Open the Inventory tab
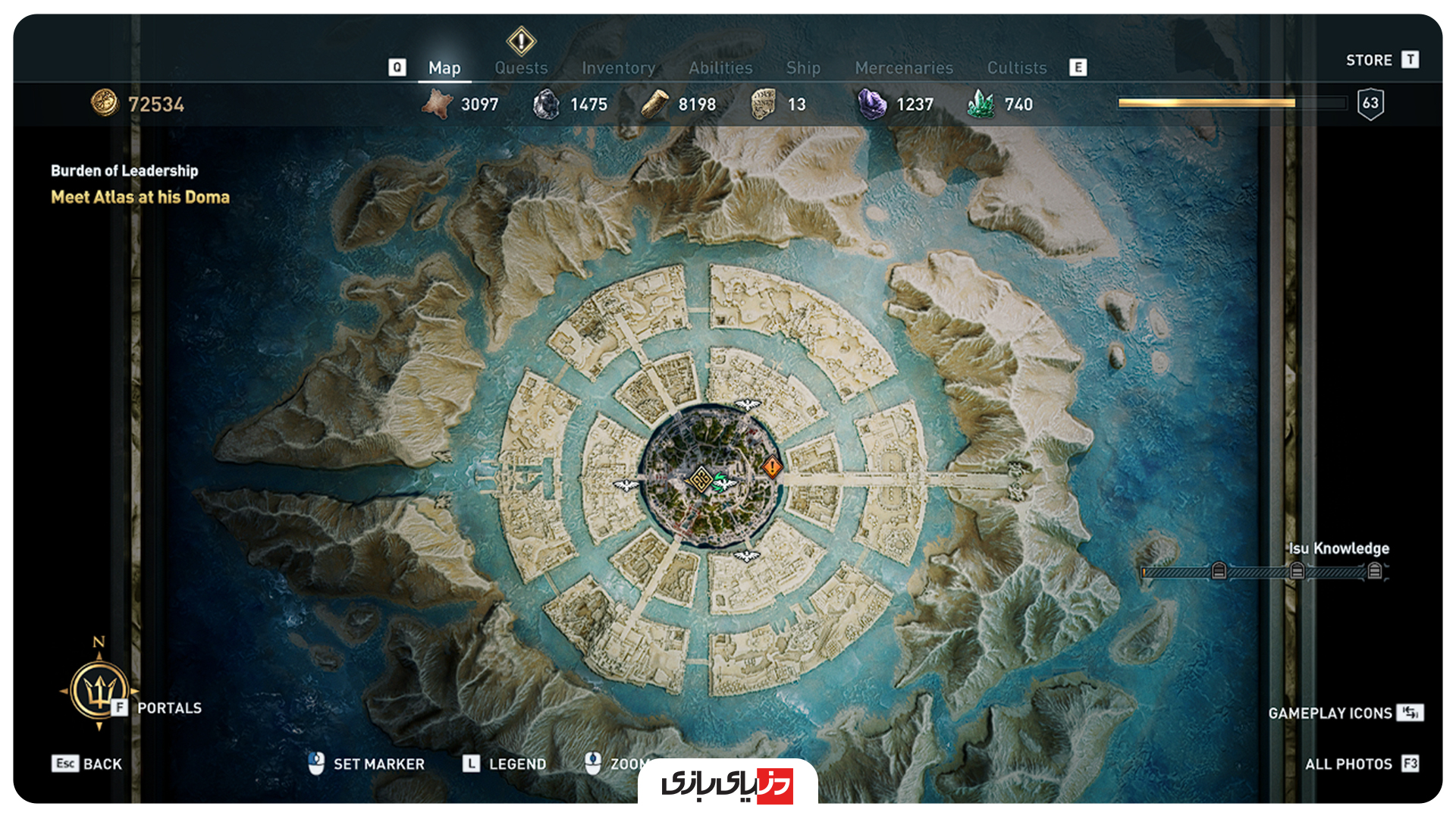The width and height of the screenshot is (1456, 819). 618,68
